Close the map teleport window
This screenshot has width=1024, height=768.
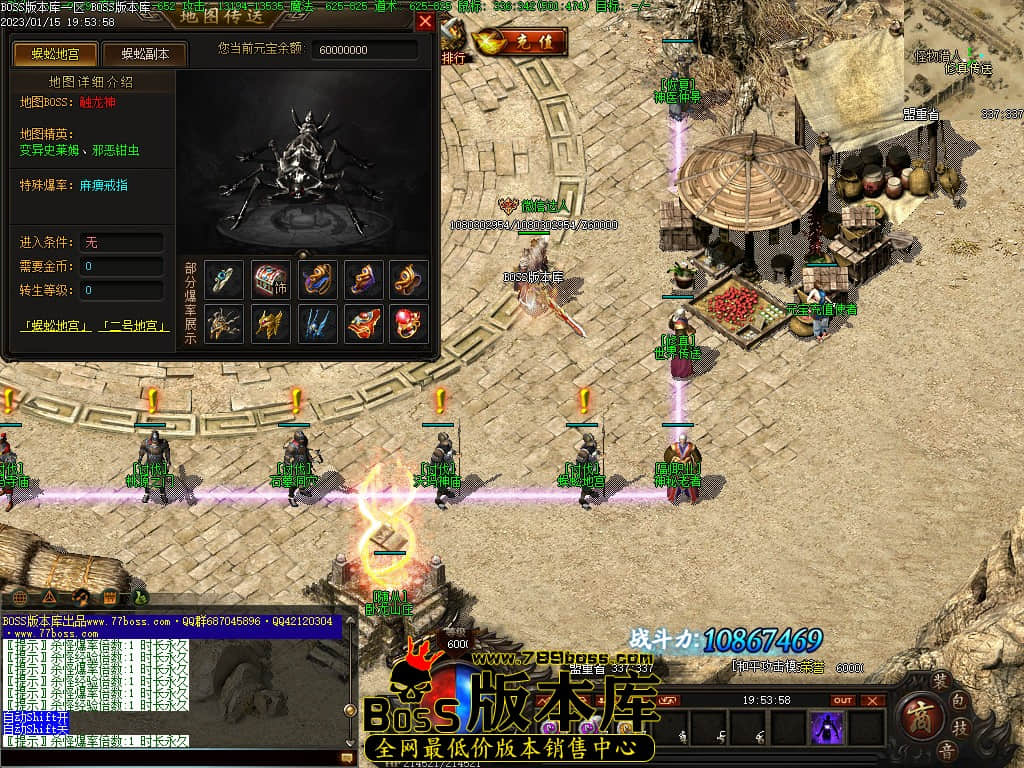click(x=425, y=22)
